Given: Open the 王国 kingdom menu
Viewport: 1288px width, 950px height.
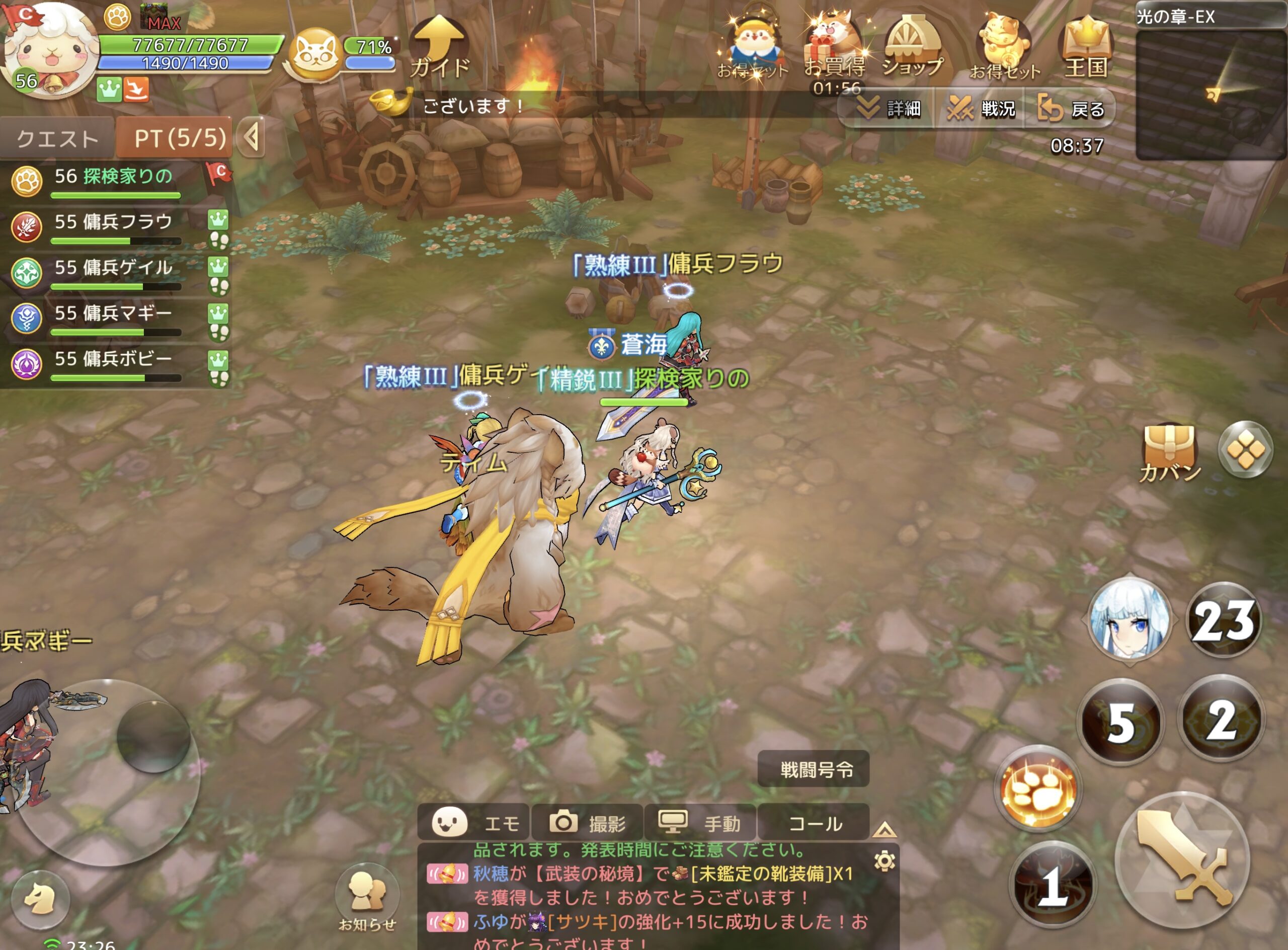Looking at the screenshot, I should click(x=1086, y=49).
